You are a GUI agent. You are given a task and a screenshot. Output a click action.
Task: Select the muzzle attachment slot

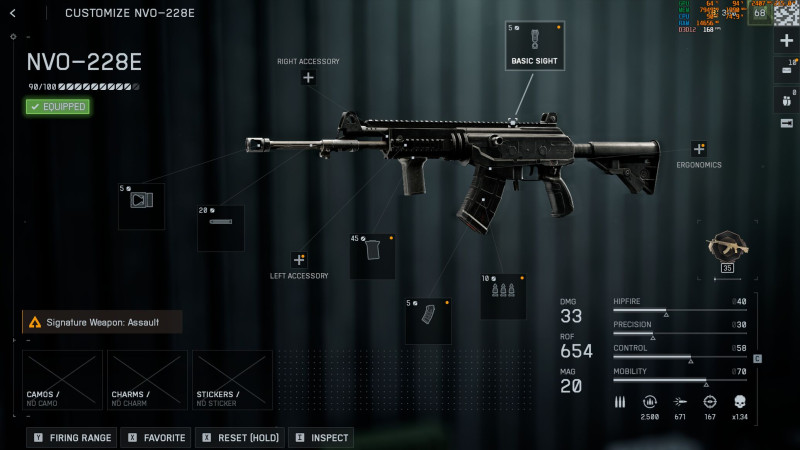(x=141, y=206)
